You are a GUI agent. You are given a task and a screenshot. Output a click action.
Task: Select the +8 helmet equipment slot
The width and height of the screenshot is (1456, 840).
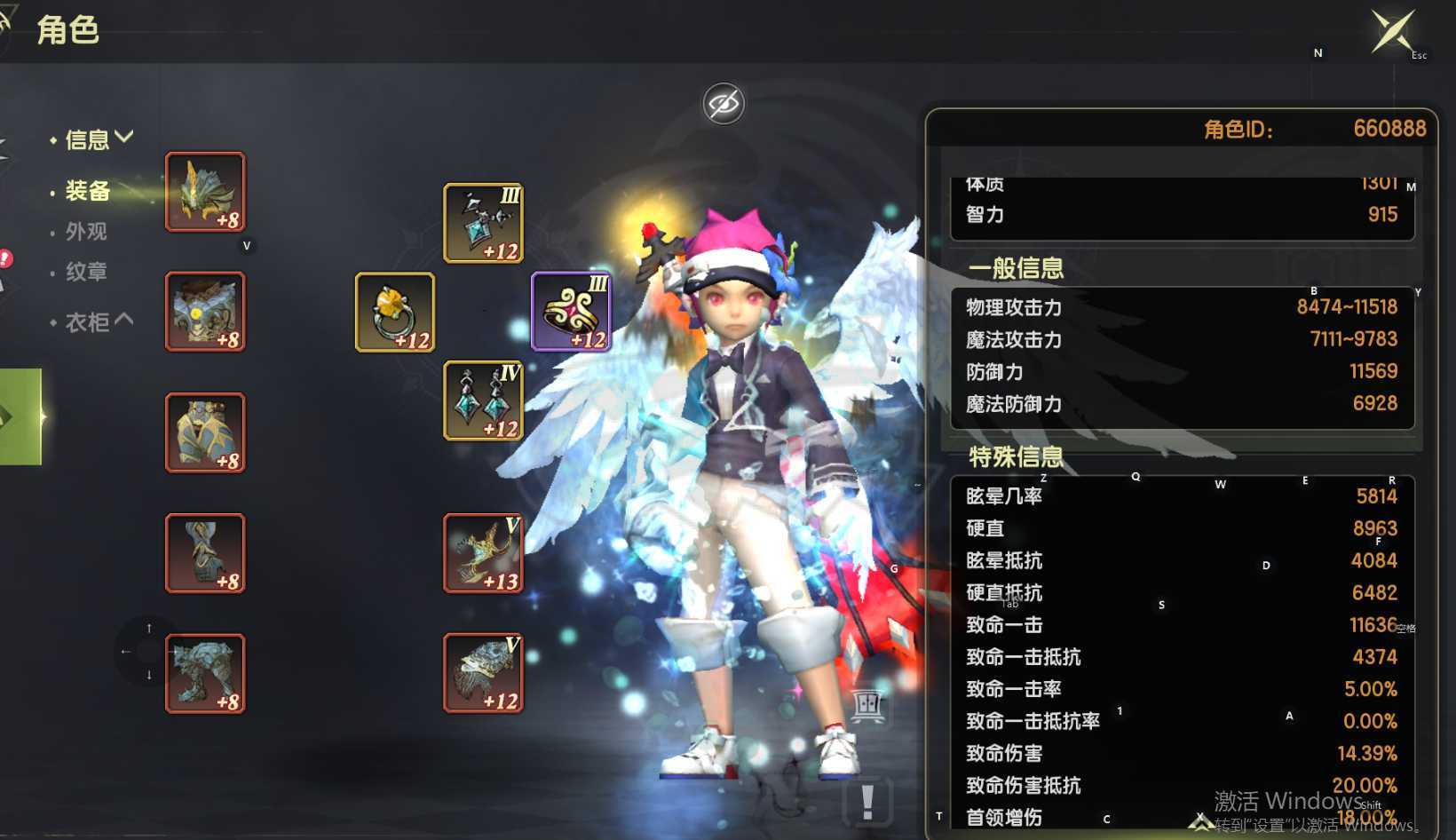(205, 192)
